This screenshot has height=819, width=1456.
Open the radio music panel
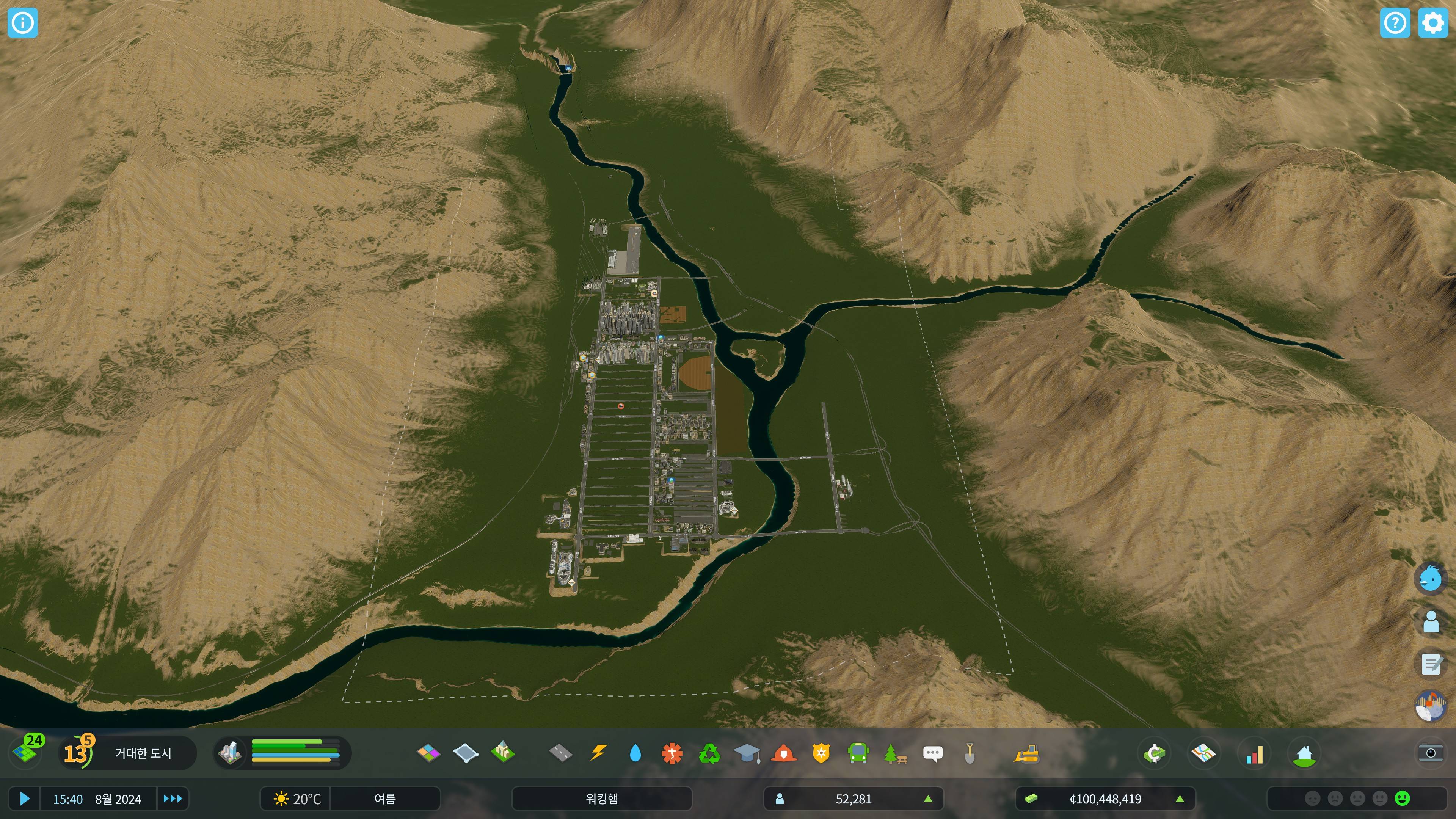pos(1431,706)
